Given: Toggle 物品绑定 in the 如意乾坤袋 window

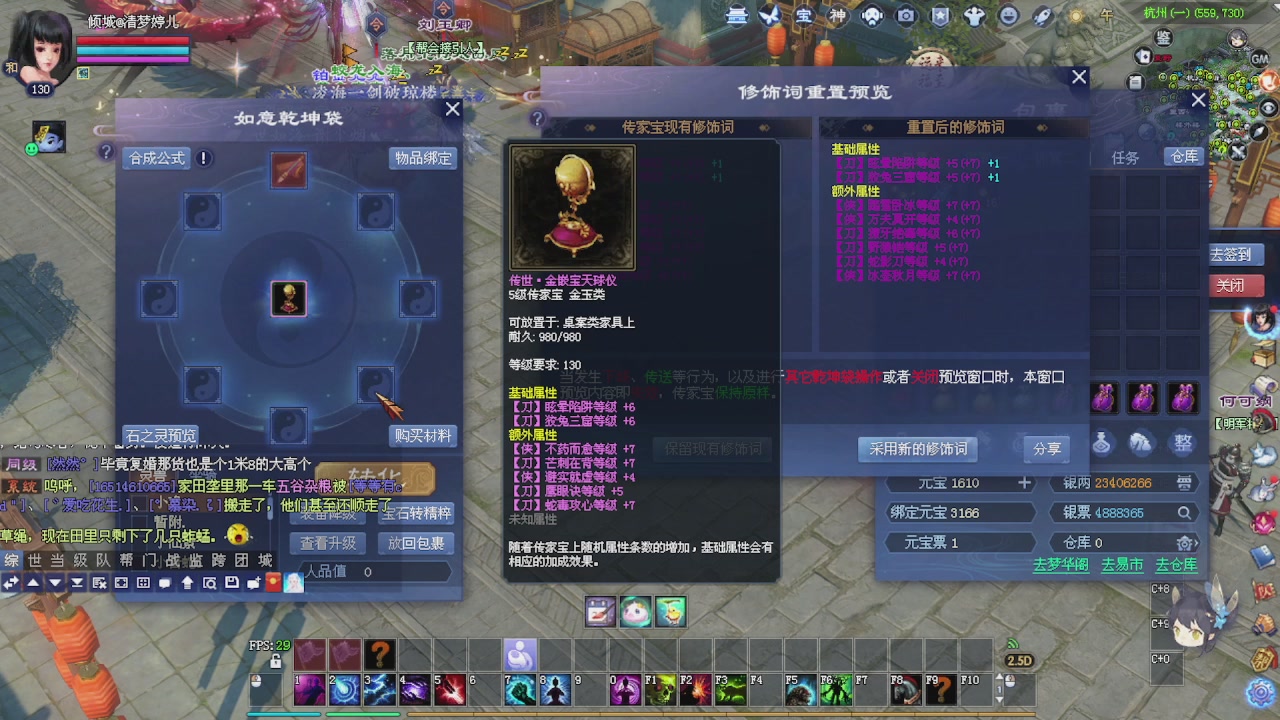Looking at the screenshot, I should [422, 158].
